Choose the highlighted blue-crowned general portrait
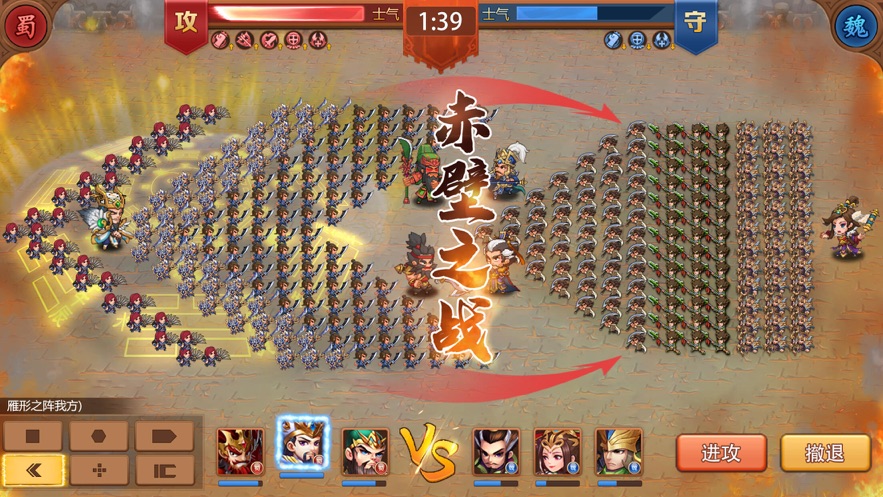The image size is (883, 497). [x=302, y=446]
